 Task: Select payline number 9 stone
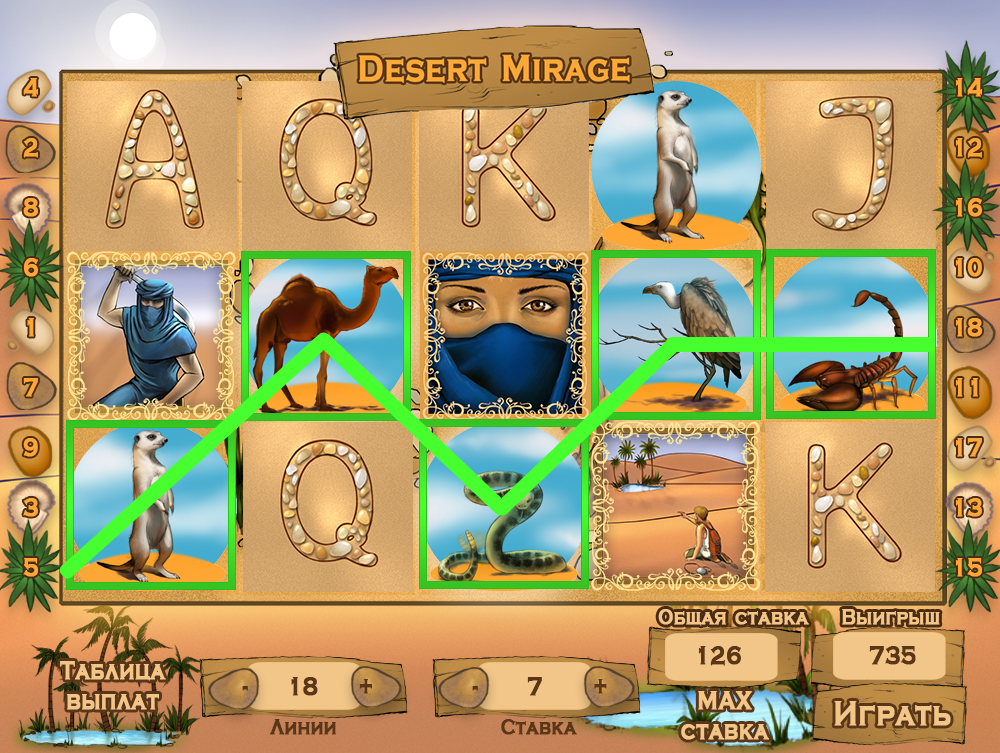(31, 447)
